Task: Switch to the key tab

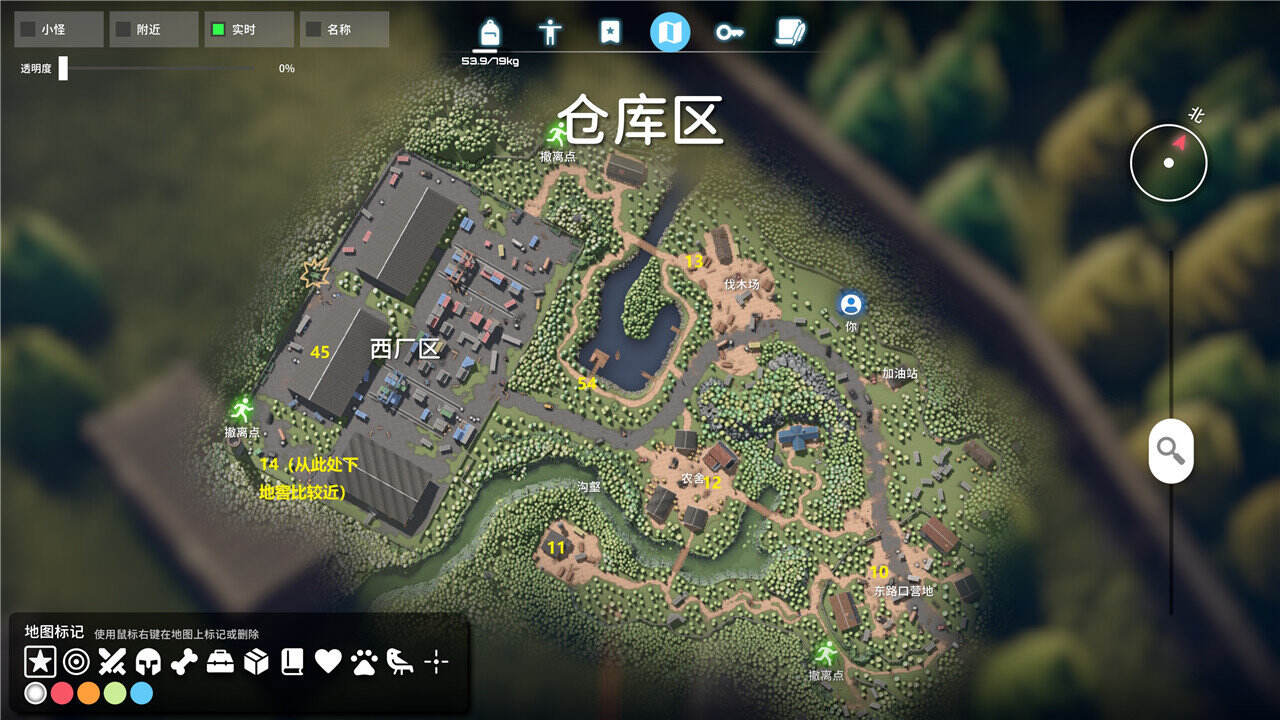Action: point(729,32)
